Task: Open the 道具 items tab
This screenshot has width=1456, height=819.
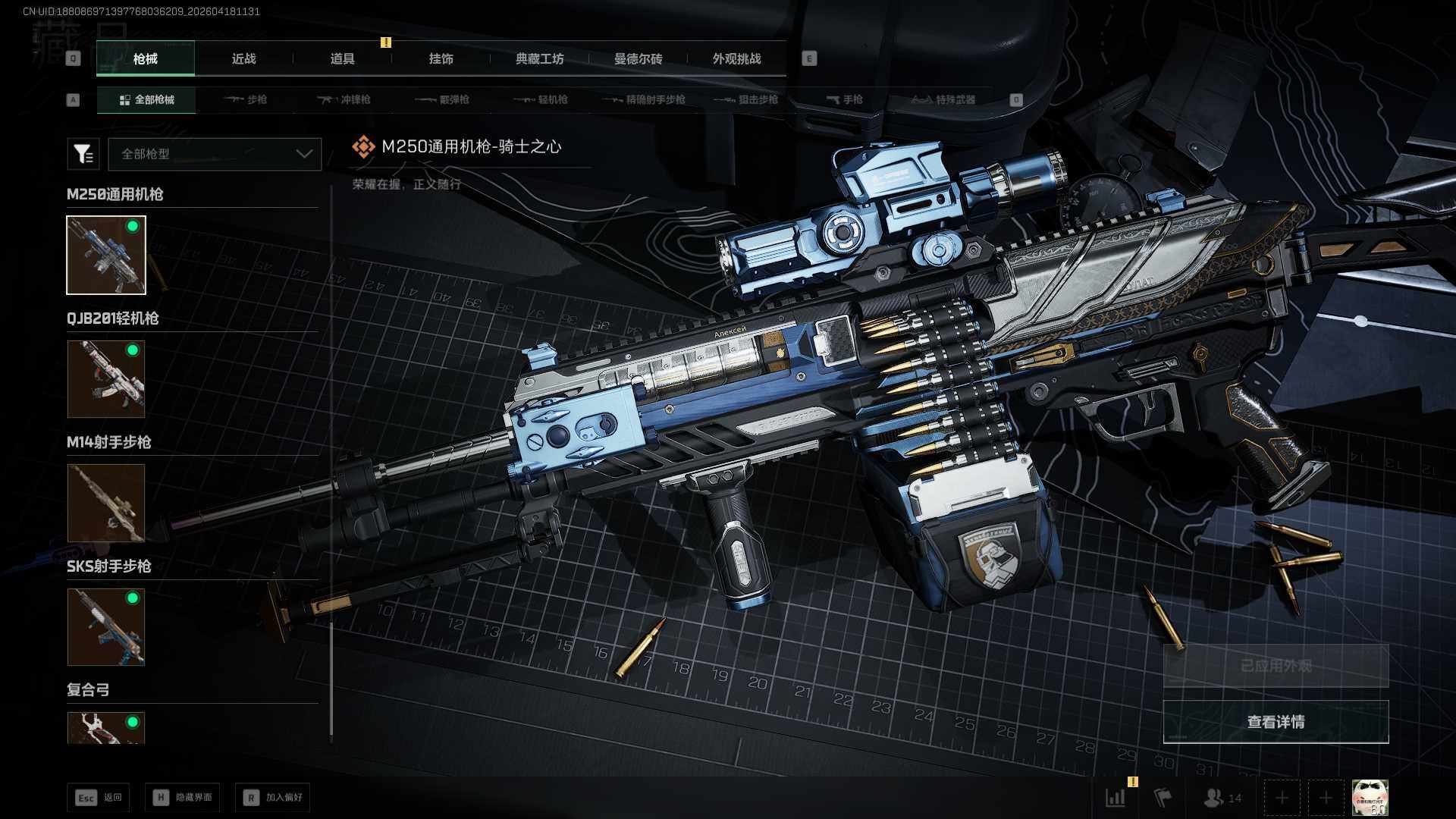Action: pyautogui.click(x=342, y=59)
